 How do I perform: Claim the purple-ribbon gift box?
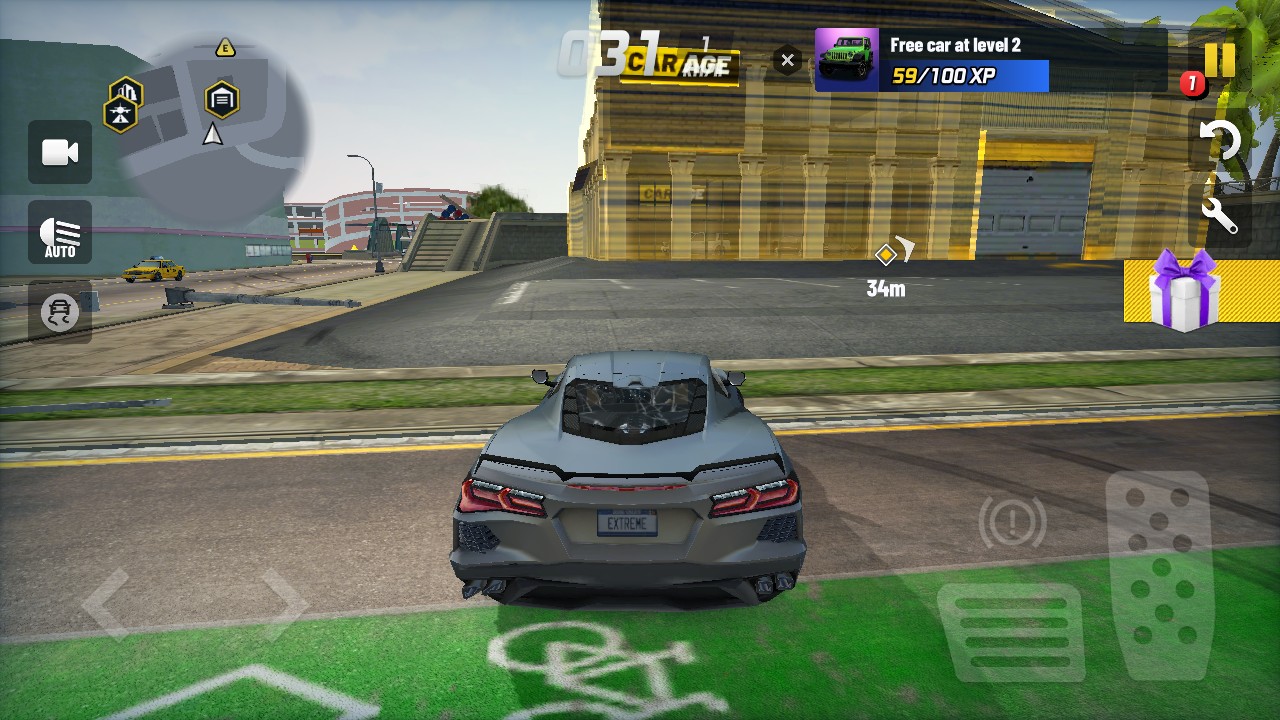[1186, 291]
